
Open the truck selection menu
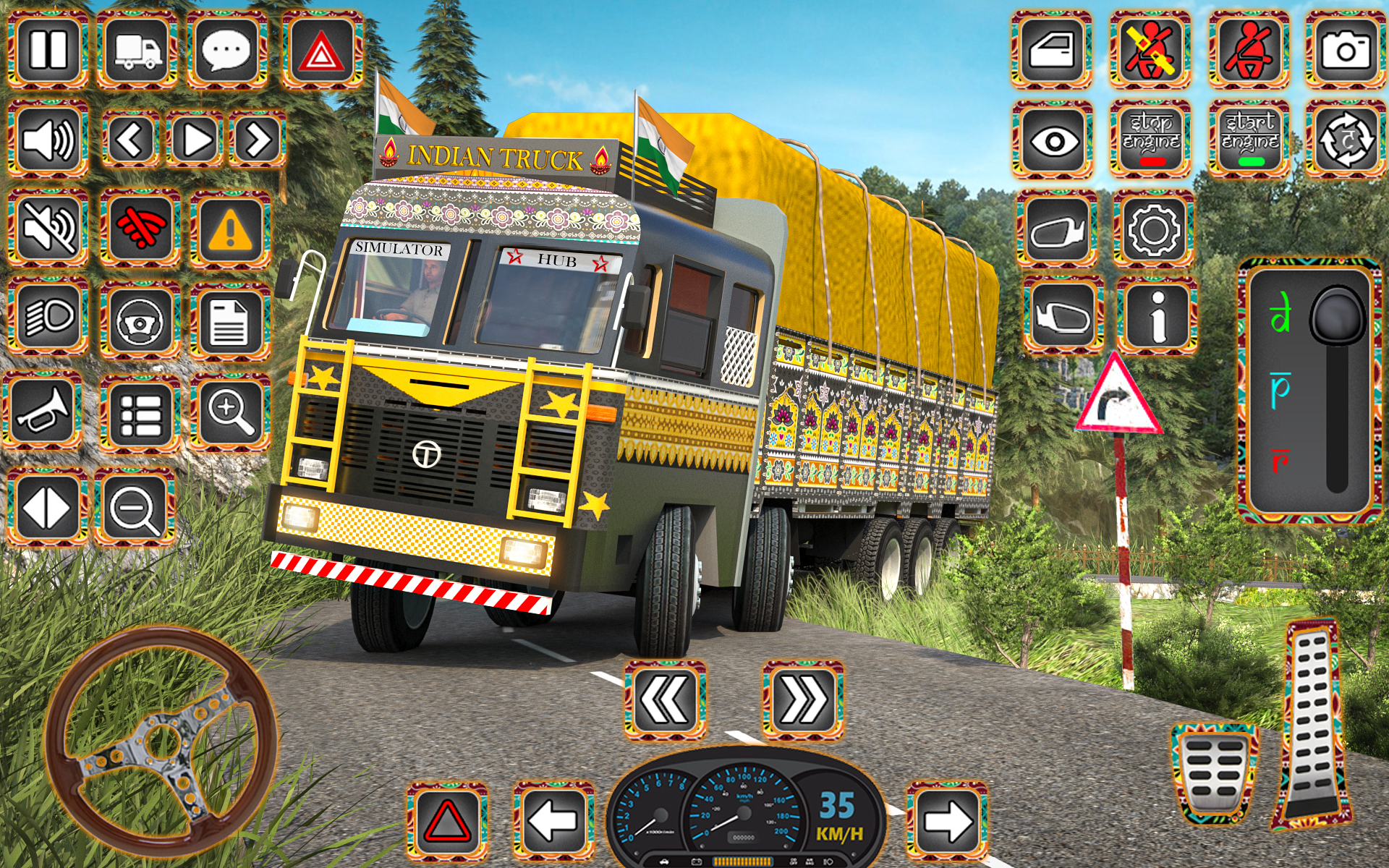(135, 51)
